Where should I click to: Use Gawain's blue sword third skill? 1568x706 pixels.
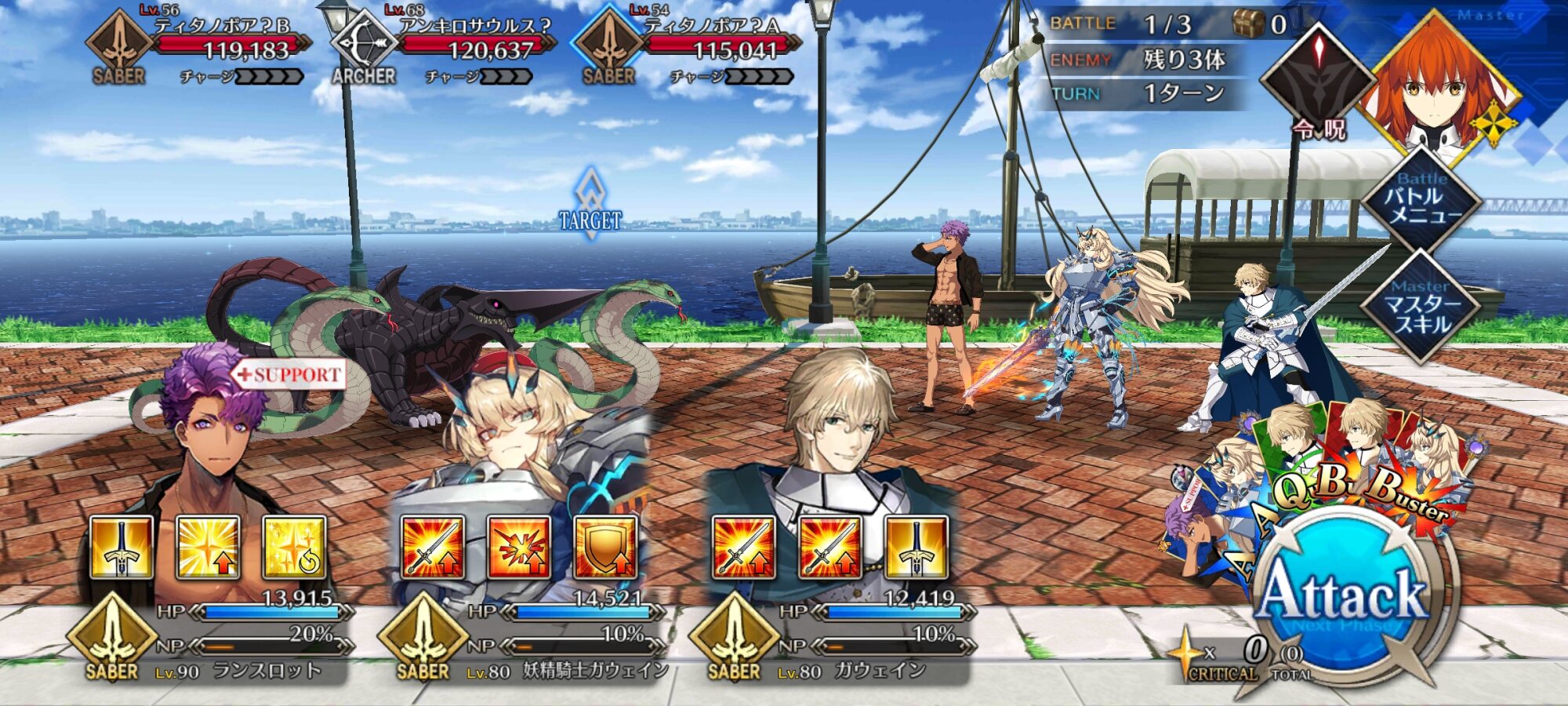coord(916,547)
